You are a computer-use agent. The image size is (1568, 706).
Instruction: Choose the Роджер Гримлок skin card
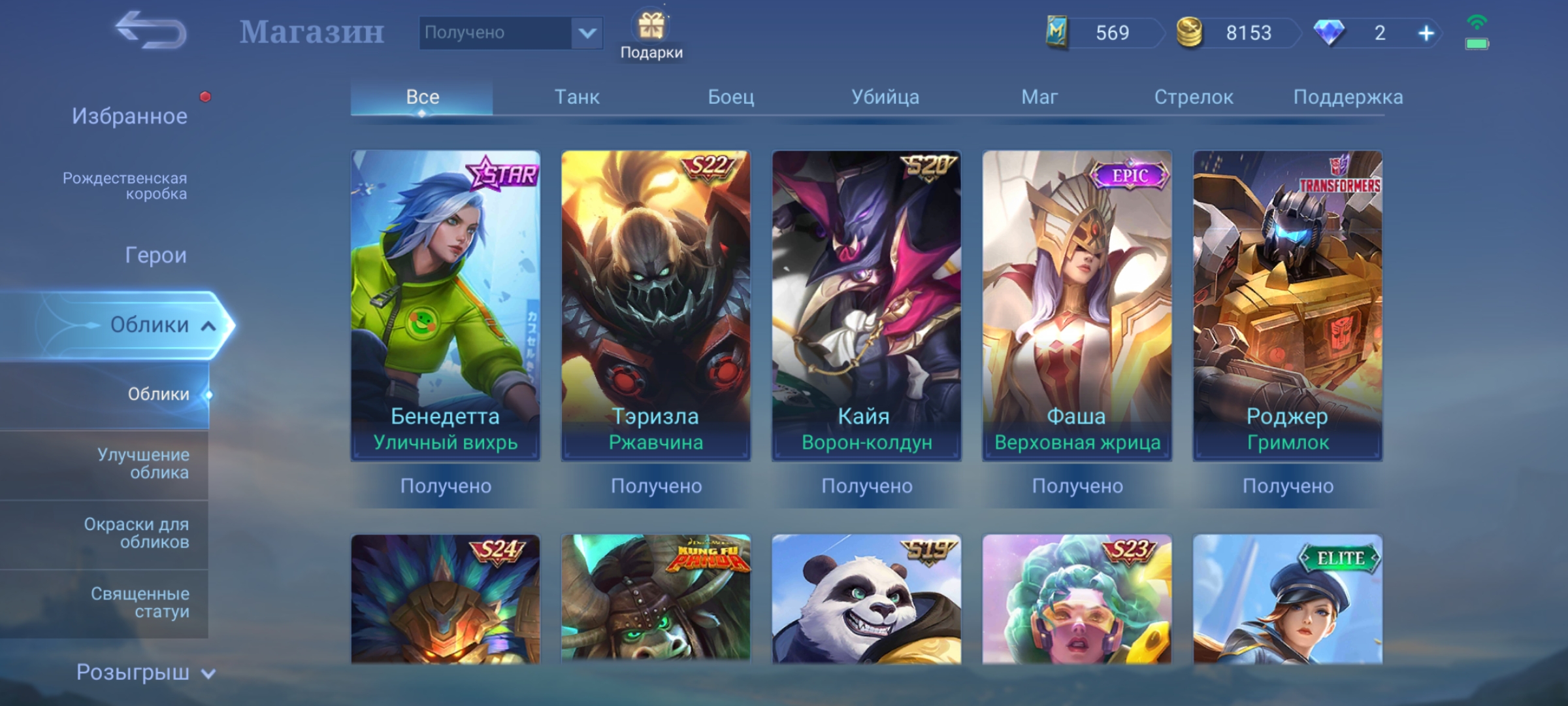point(1287,305)
